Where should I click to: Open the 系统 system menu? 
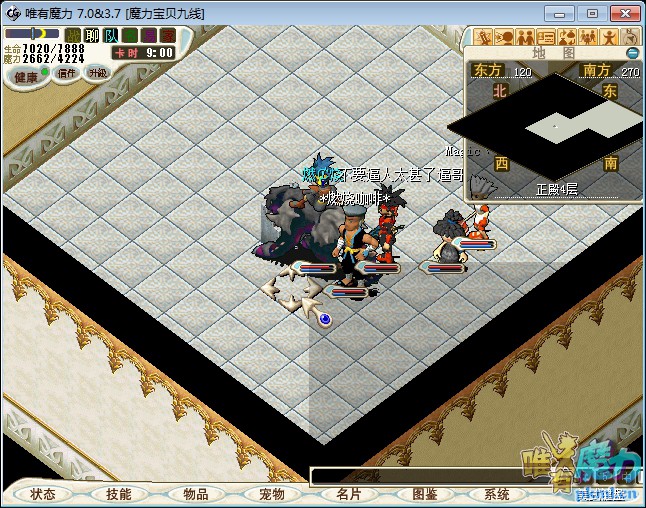pyautogui.click(x=497, y=494)
